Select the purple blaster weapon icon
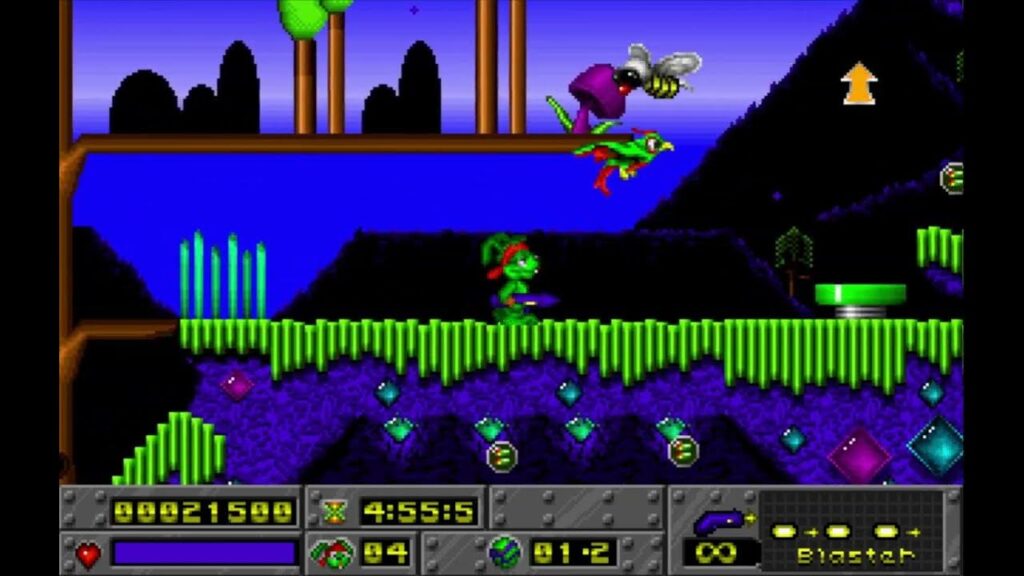Viewport: 1024px width, 576px height. 719,519
